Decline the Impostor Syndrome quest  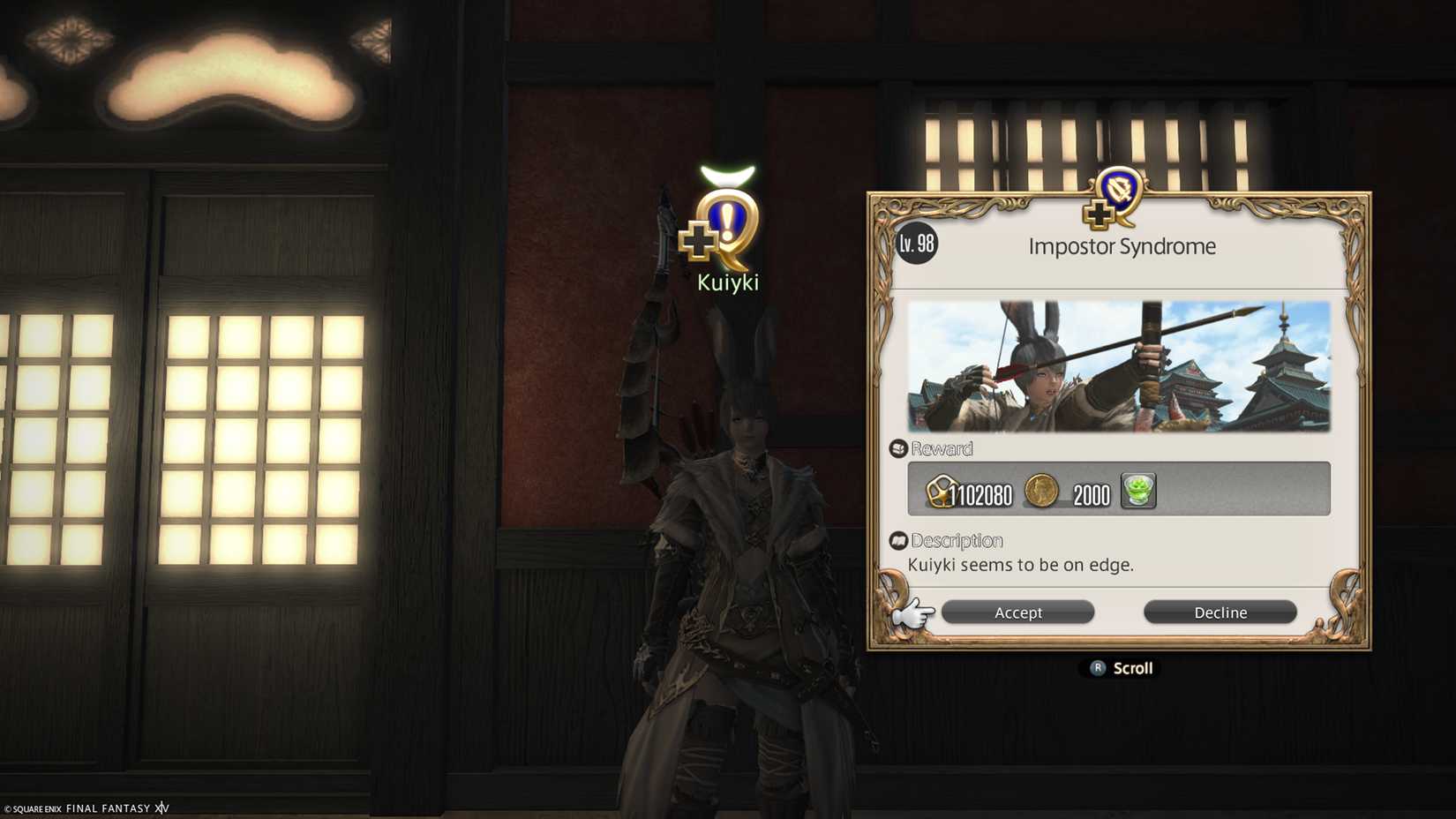1220,612
